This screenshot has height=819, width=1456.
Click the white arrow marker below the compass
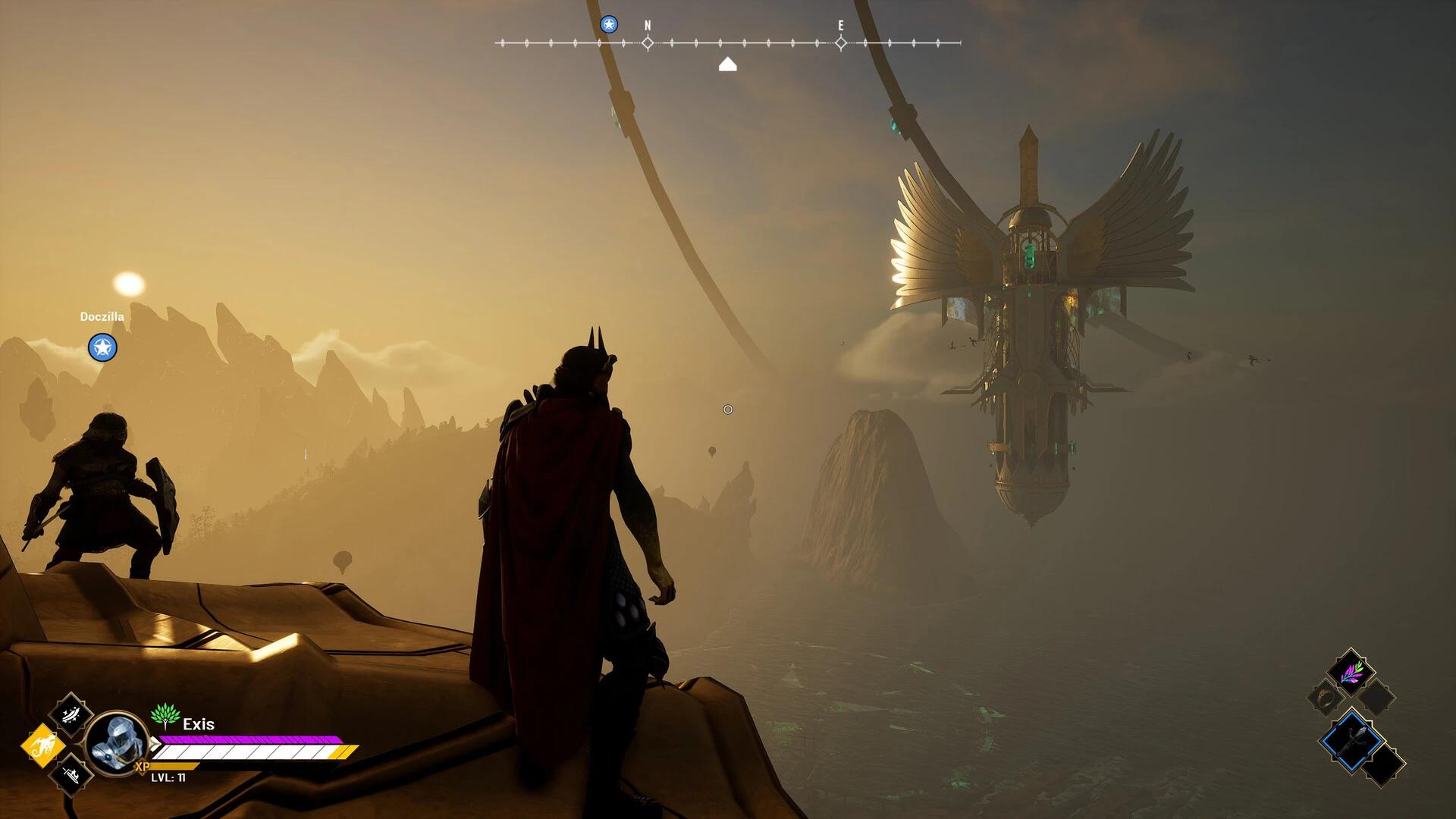(728, 65)
